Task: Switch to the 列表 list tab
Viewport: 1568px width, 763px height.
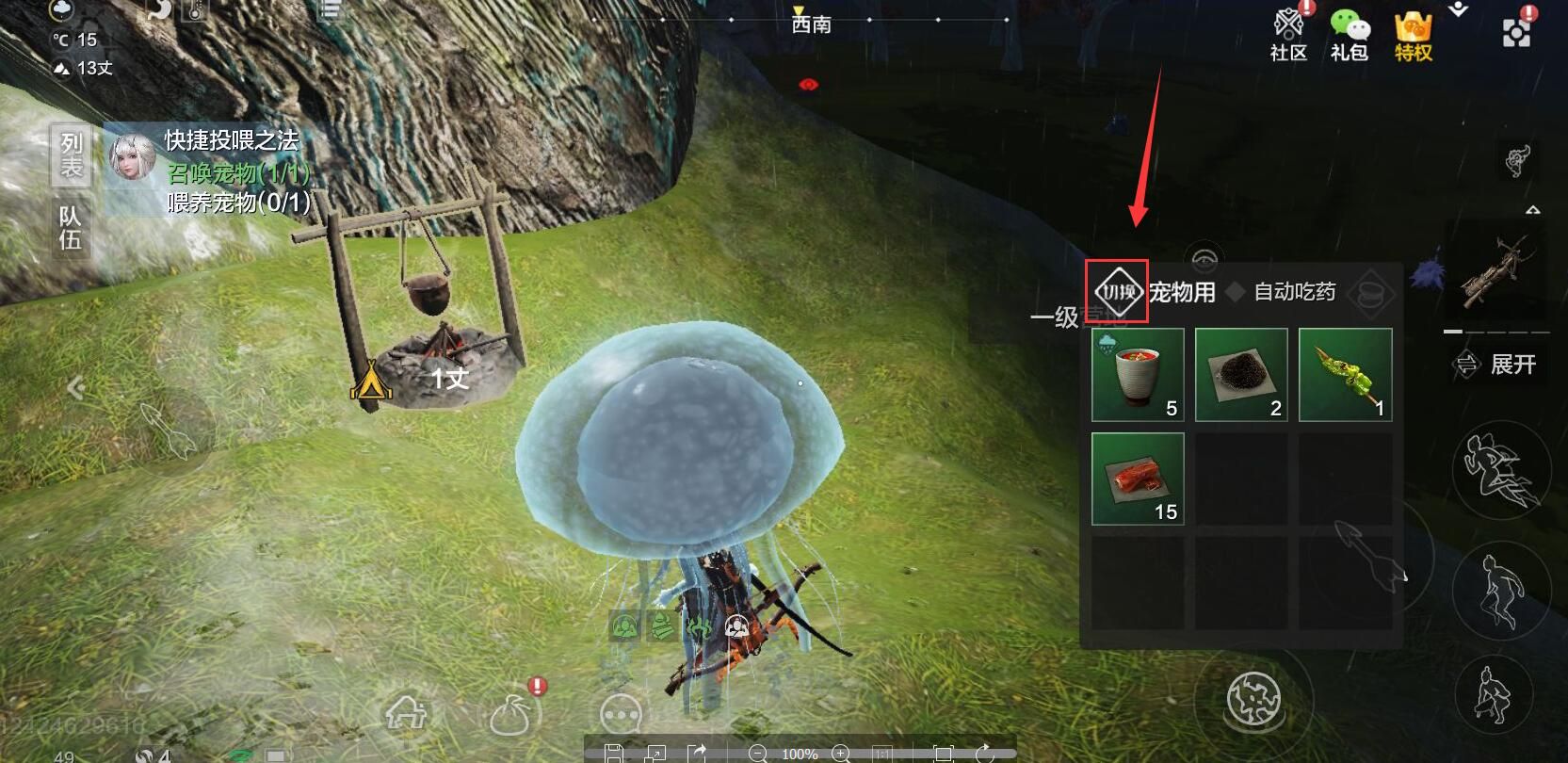Action: 72,155
